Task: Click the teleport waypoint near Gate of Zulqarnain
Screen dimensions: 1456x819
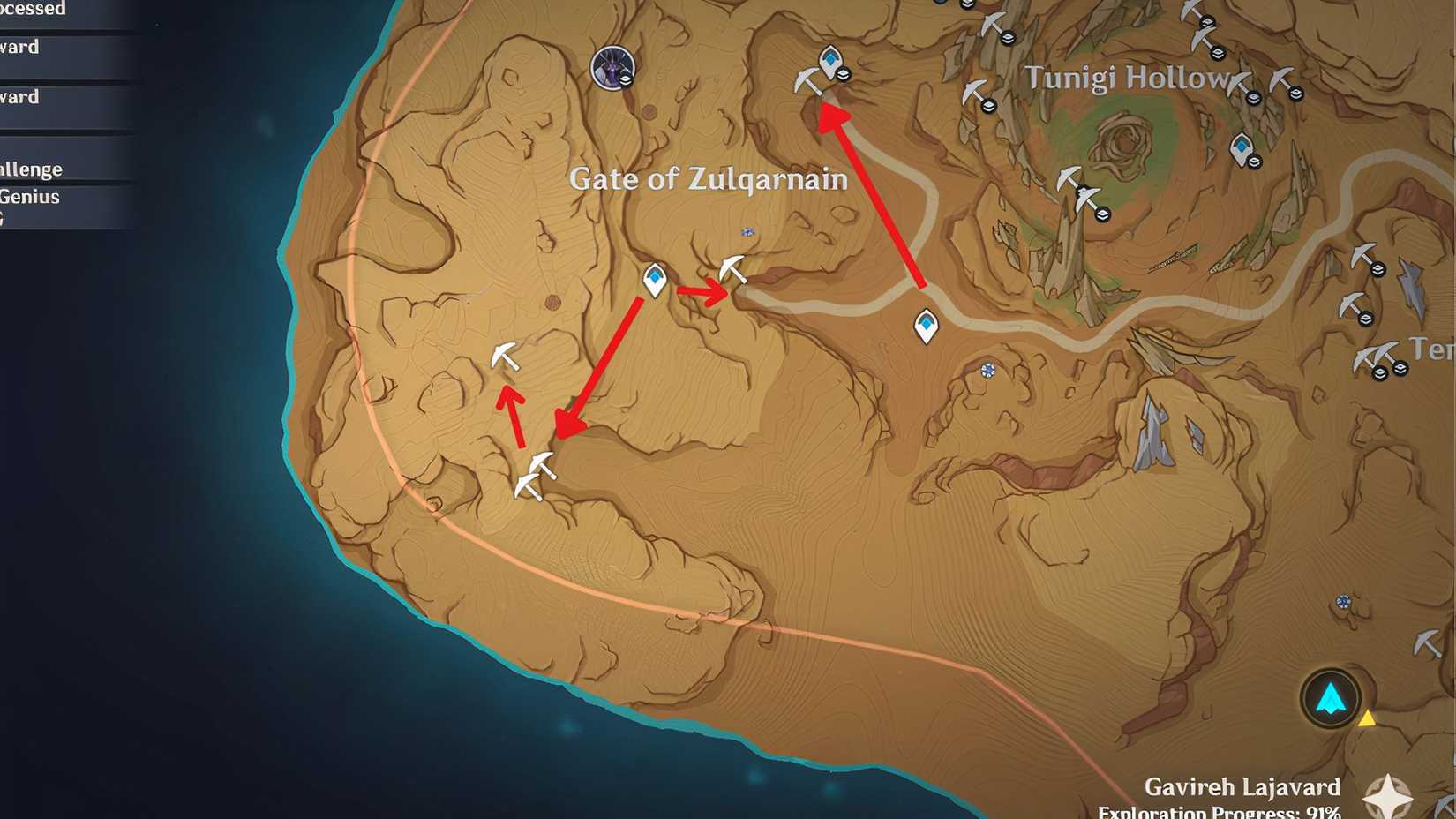Action: tap(654, 281)
